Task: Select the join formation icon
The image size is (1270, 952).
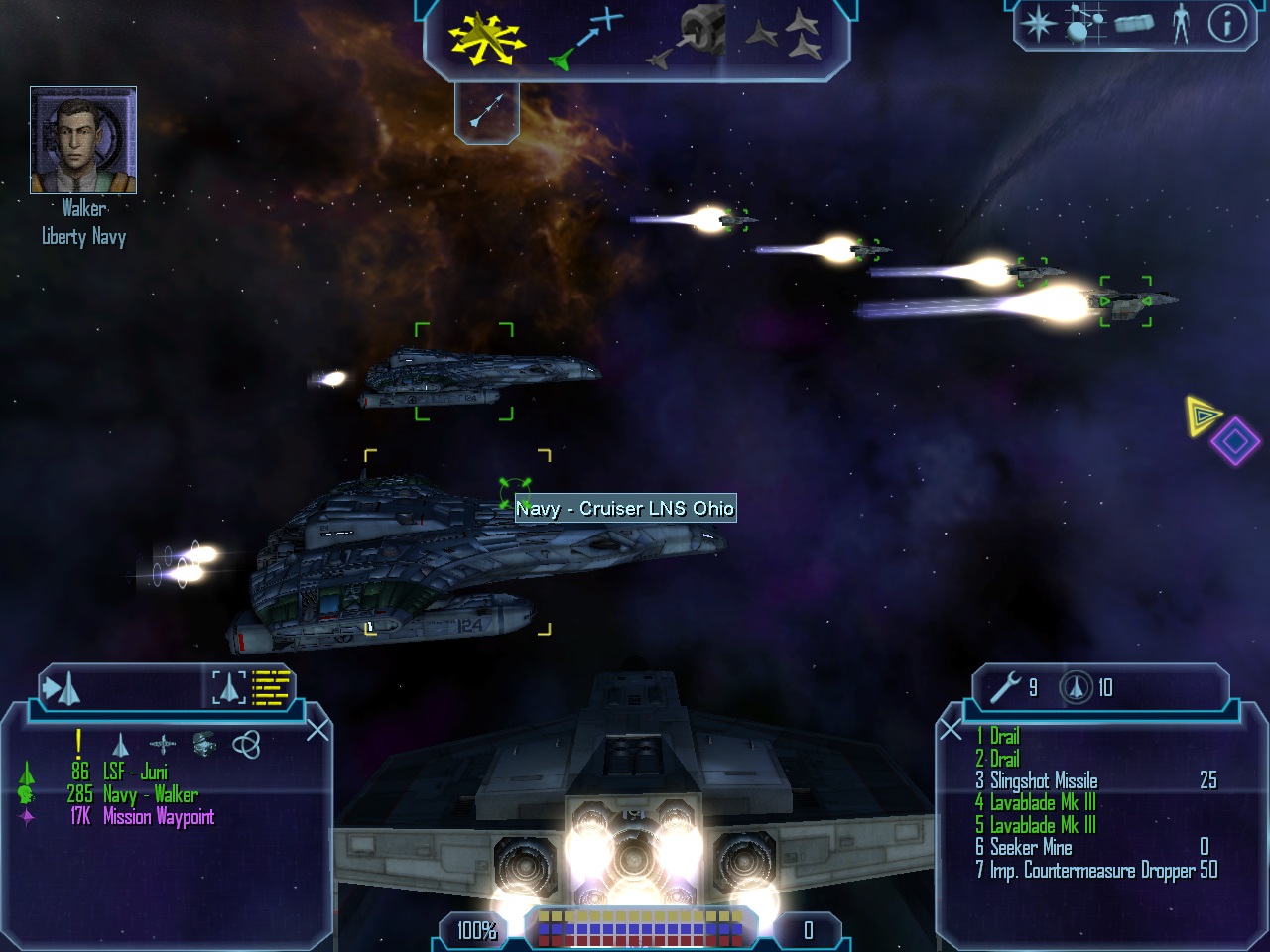Action: 784,38
